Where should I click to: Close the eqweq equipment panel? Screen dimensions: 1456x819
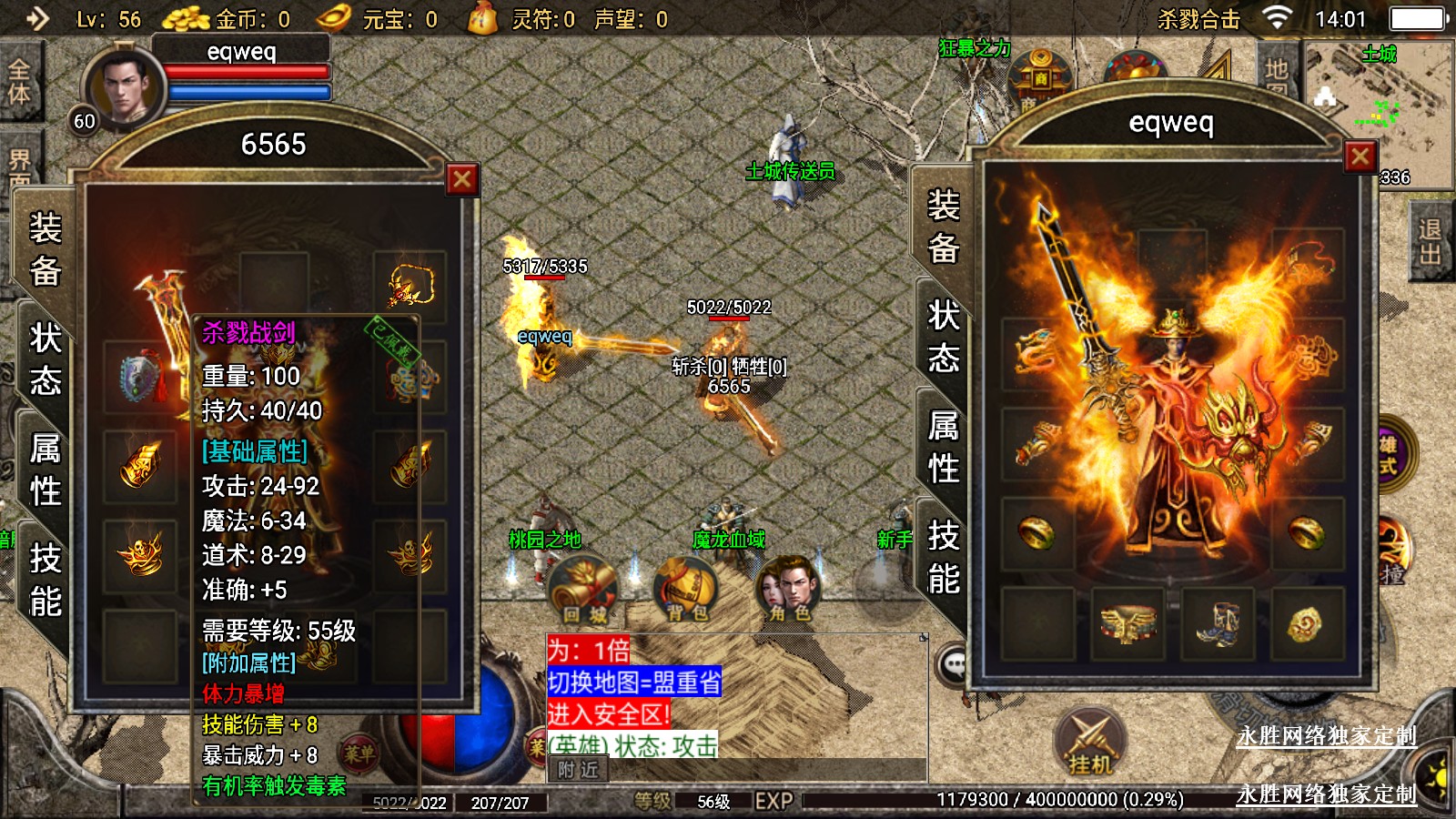1360,157
